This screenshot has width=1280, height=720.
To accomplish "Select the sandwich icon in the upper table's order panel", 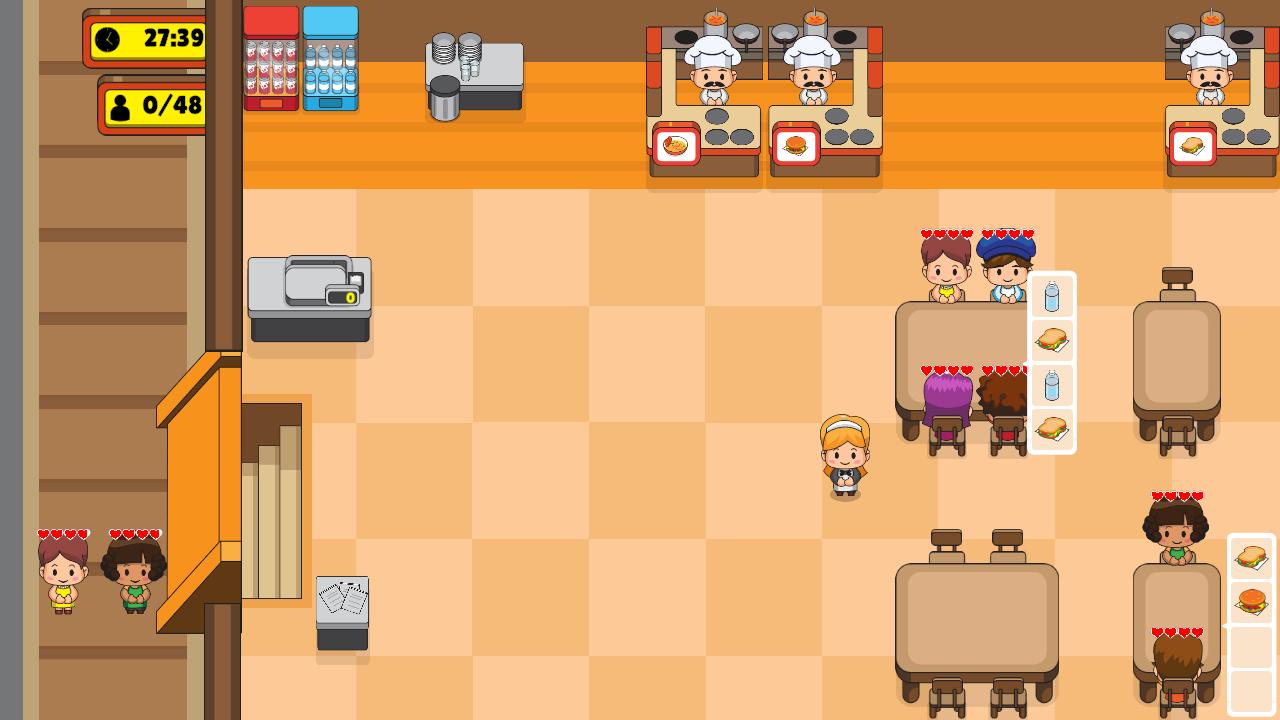I will (1052, 340).
